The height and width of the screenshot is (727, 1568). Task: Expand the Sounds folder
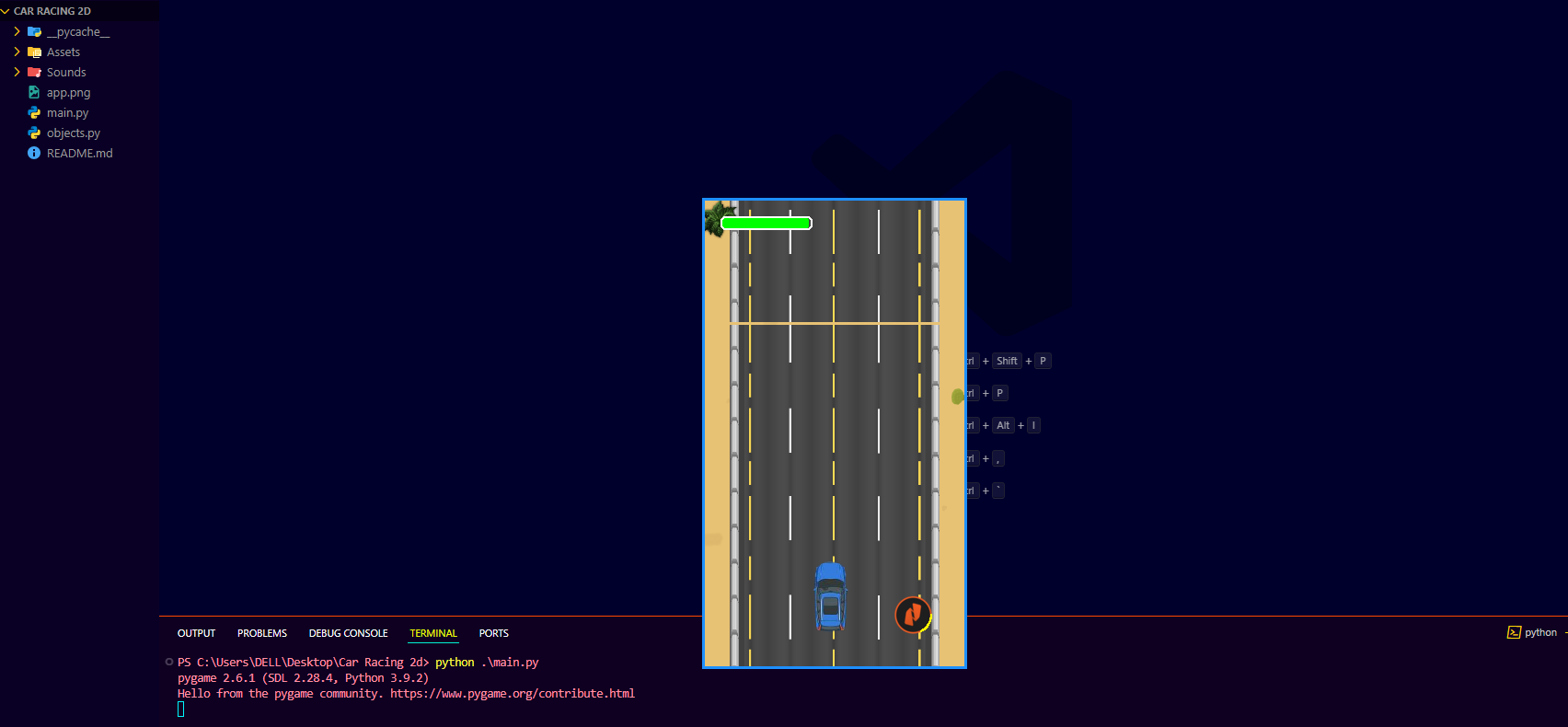tap(16, 72)
